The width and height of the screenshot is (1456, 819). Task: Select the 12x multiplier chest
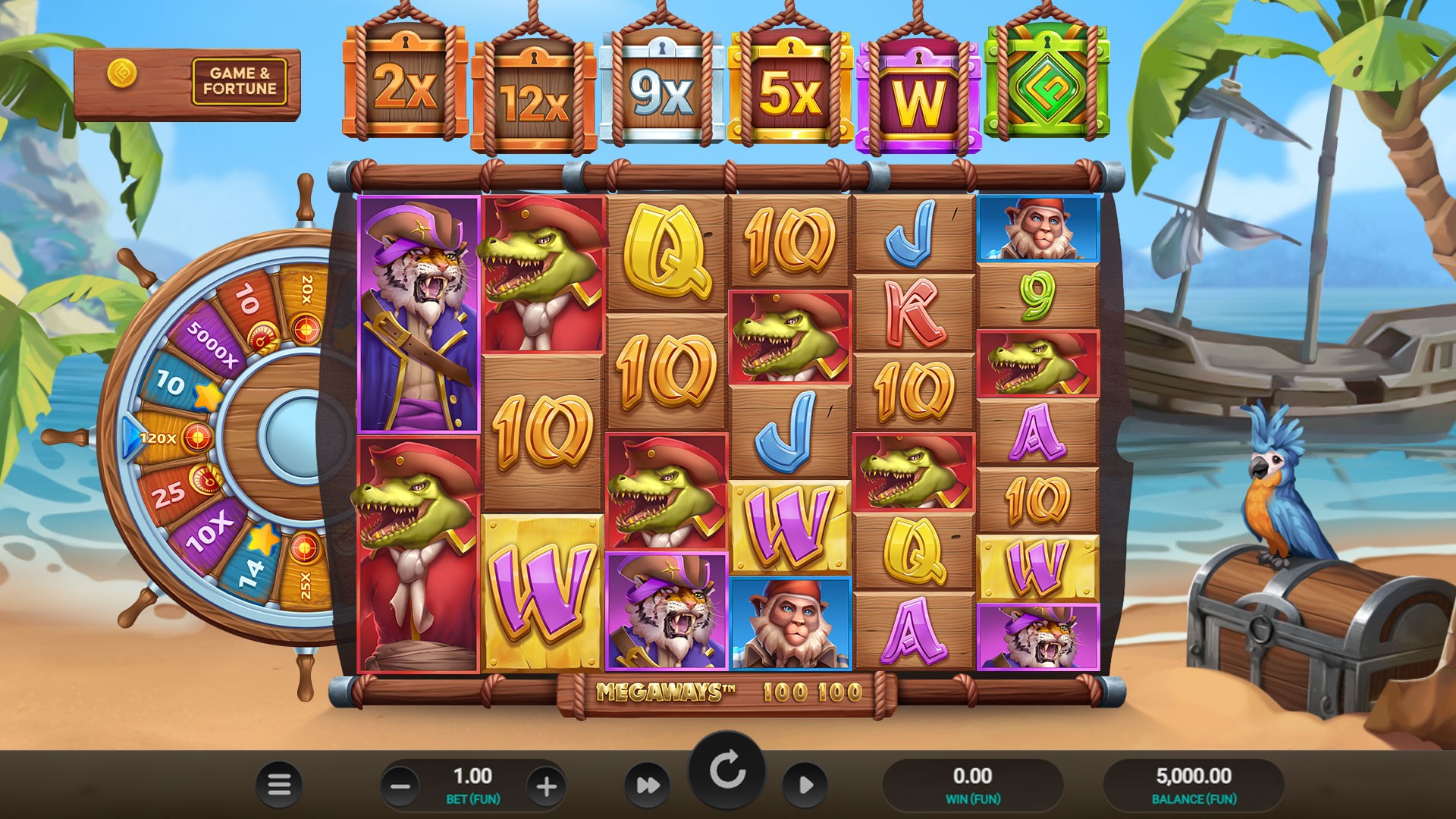coord(533,94)
